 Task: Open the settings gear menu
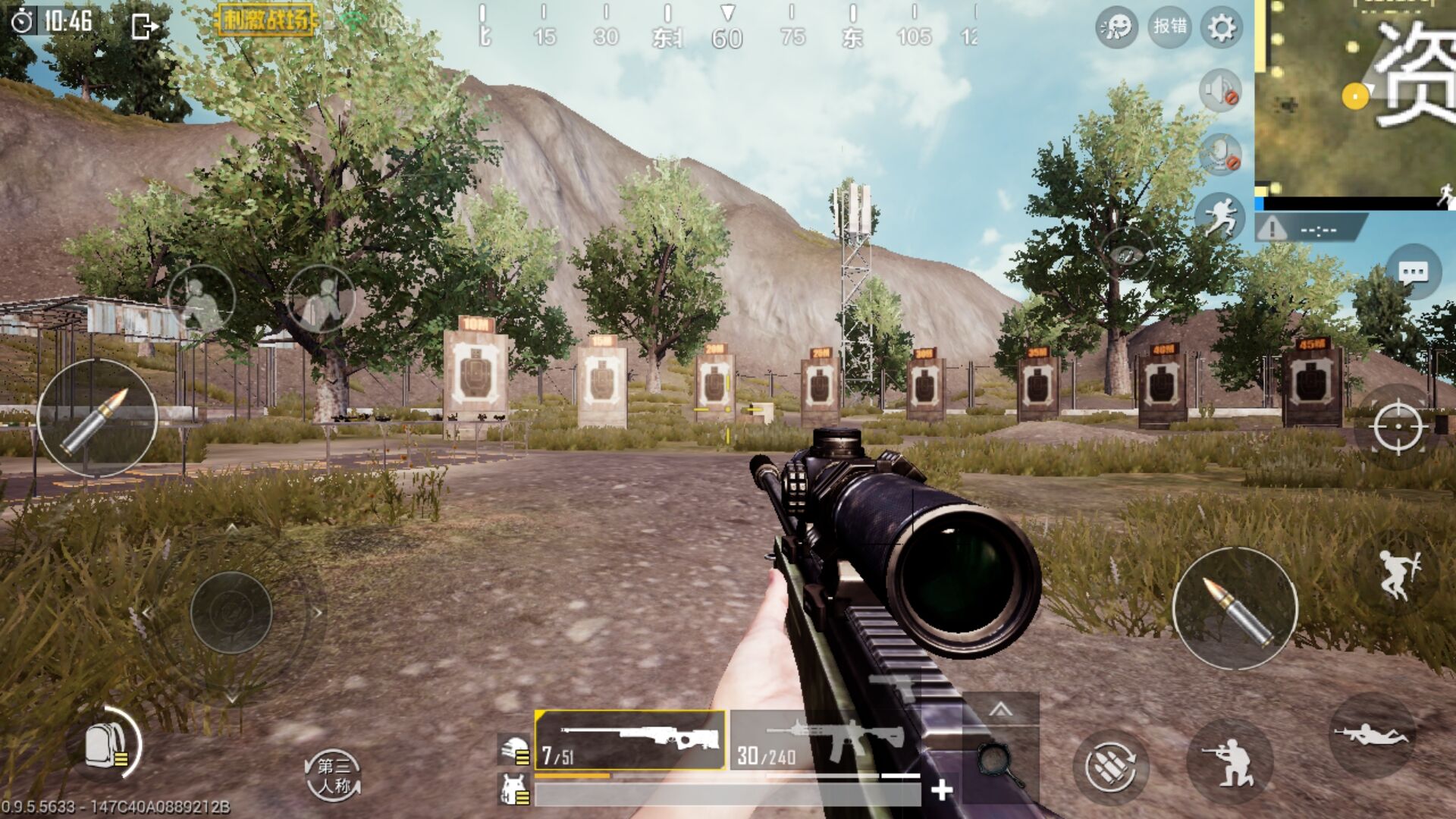coord(1221,29)
